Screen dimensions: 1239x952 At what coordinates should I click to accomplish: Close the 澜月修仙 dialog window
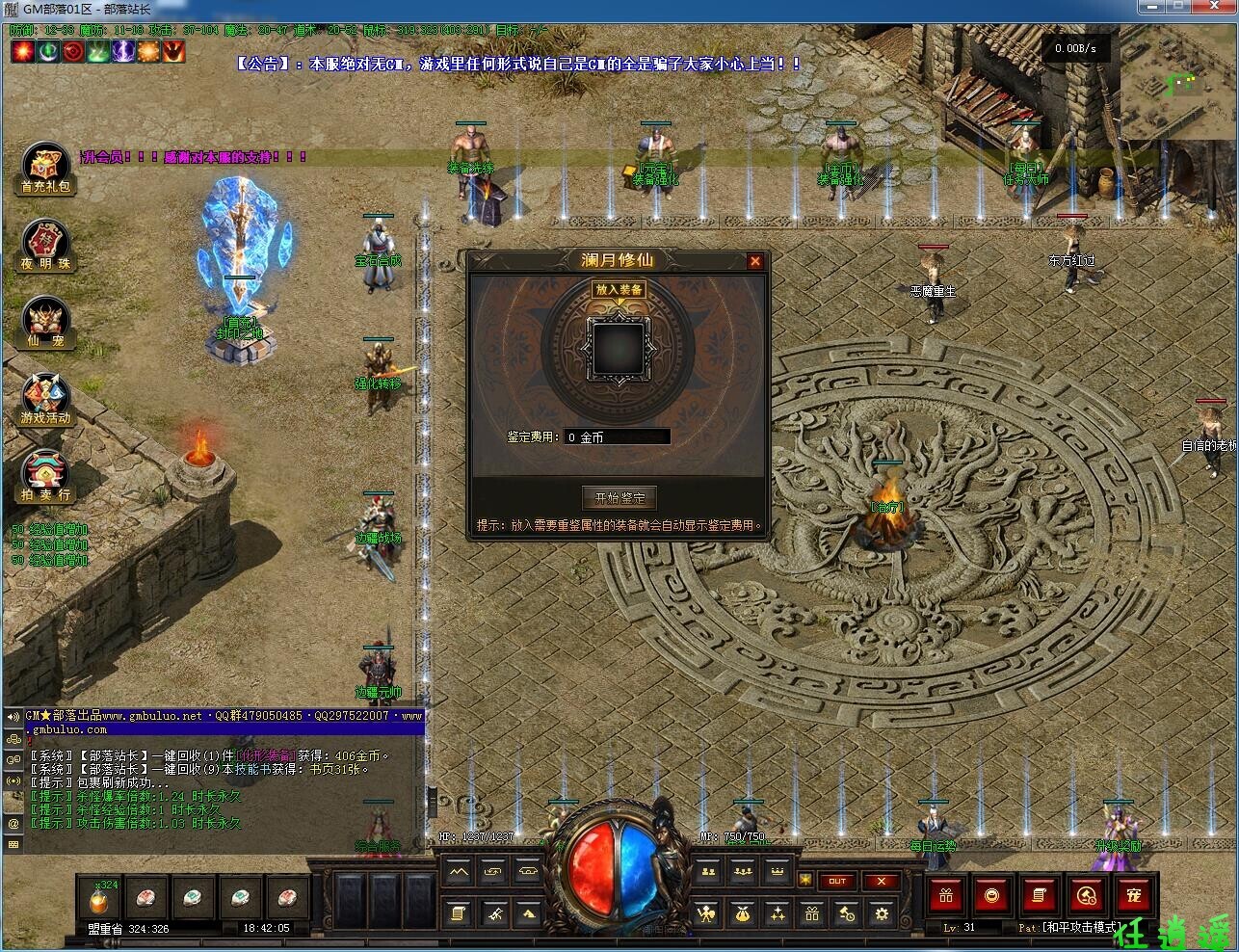[755, 260]
